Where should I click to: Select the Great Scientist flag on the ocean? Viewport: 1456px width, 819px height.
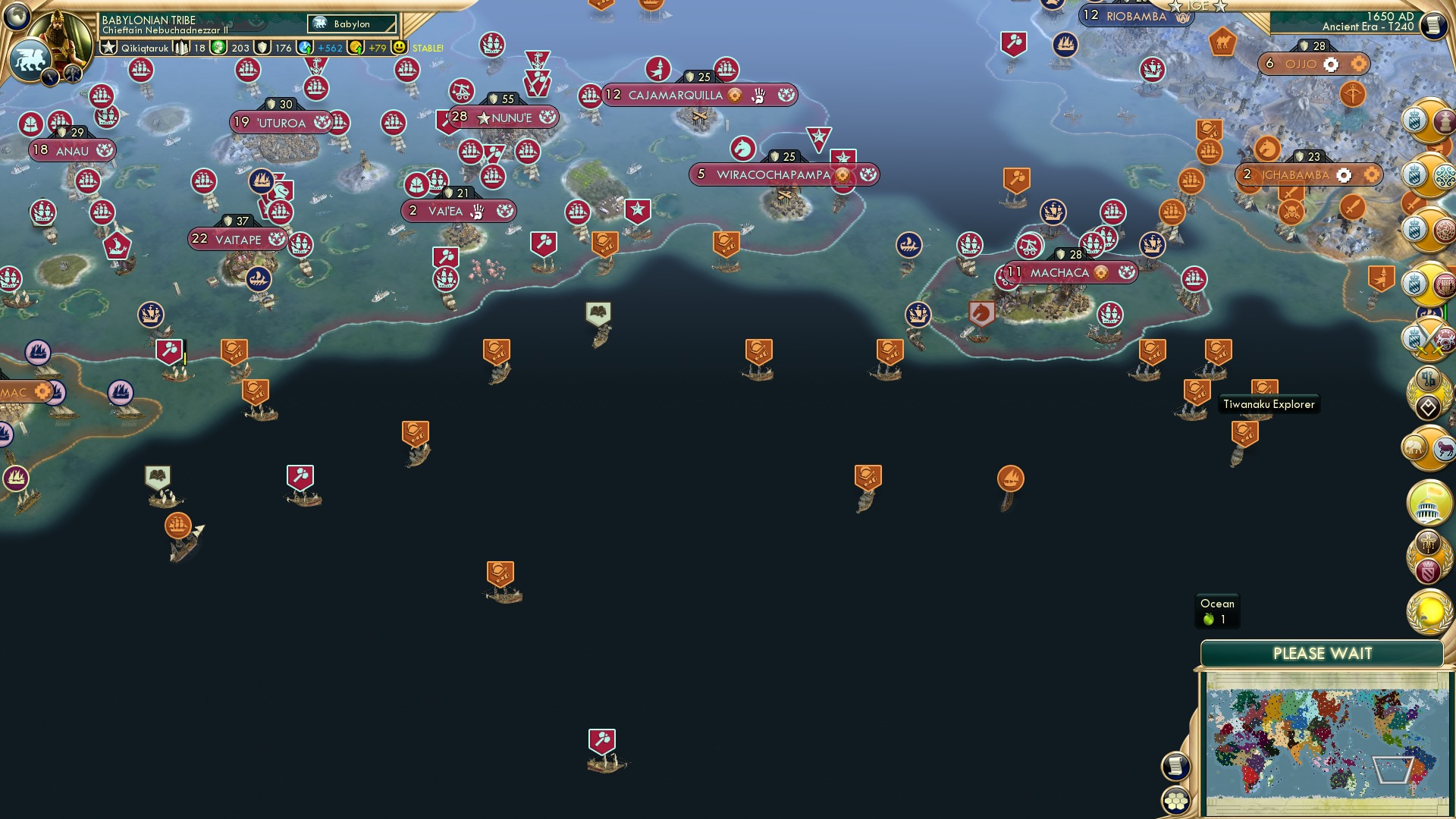coord(598,311)
